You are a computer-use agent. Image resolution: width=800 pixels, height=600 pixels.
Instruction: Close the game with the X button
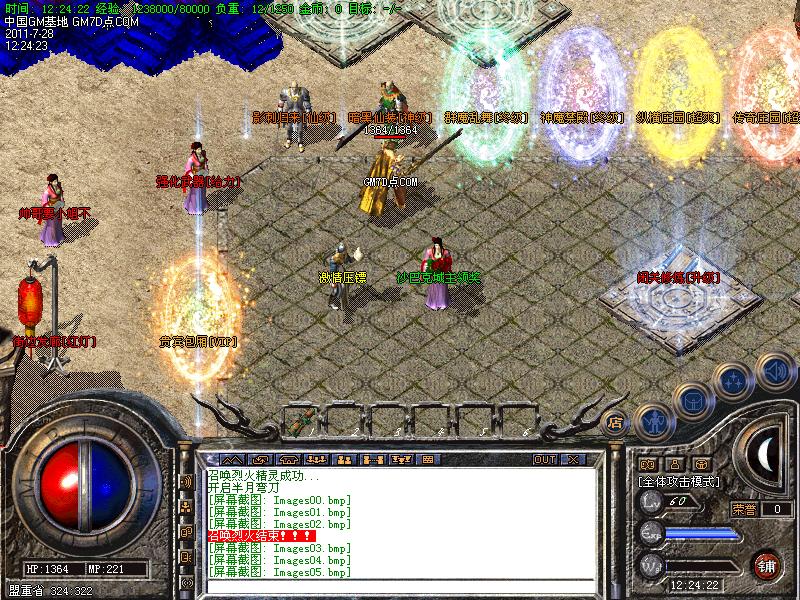(x=573, y=460)
